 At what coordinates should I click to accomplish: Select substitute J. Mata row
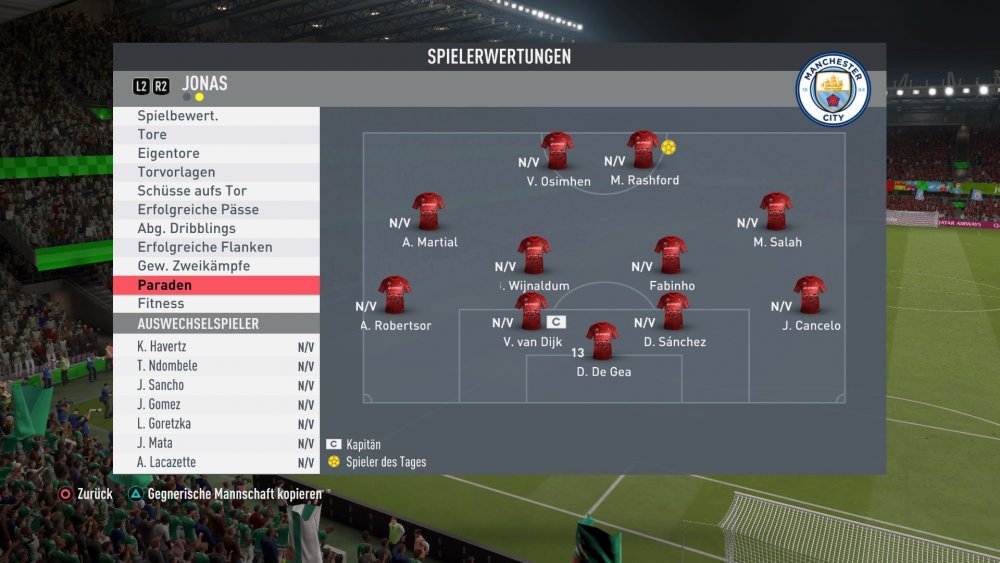(x=216, y=443)
